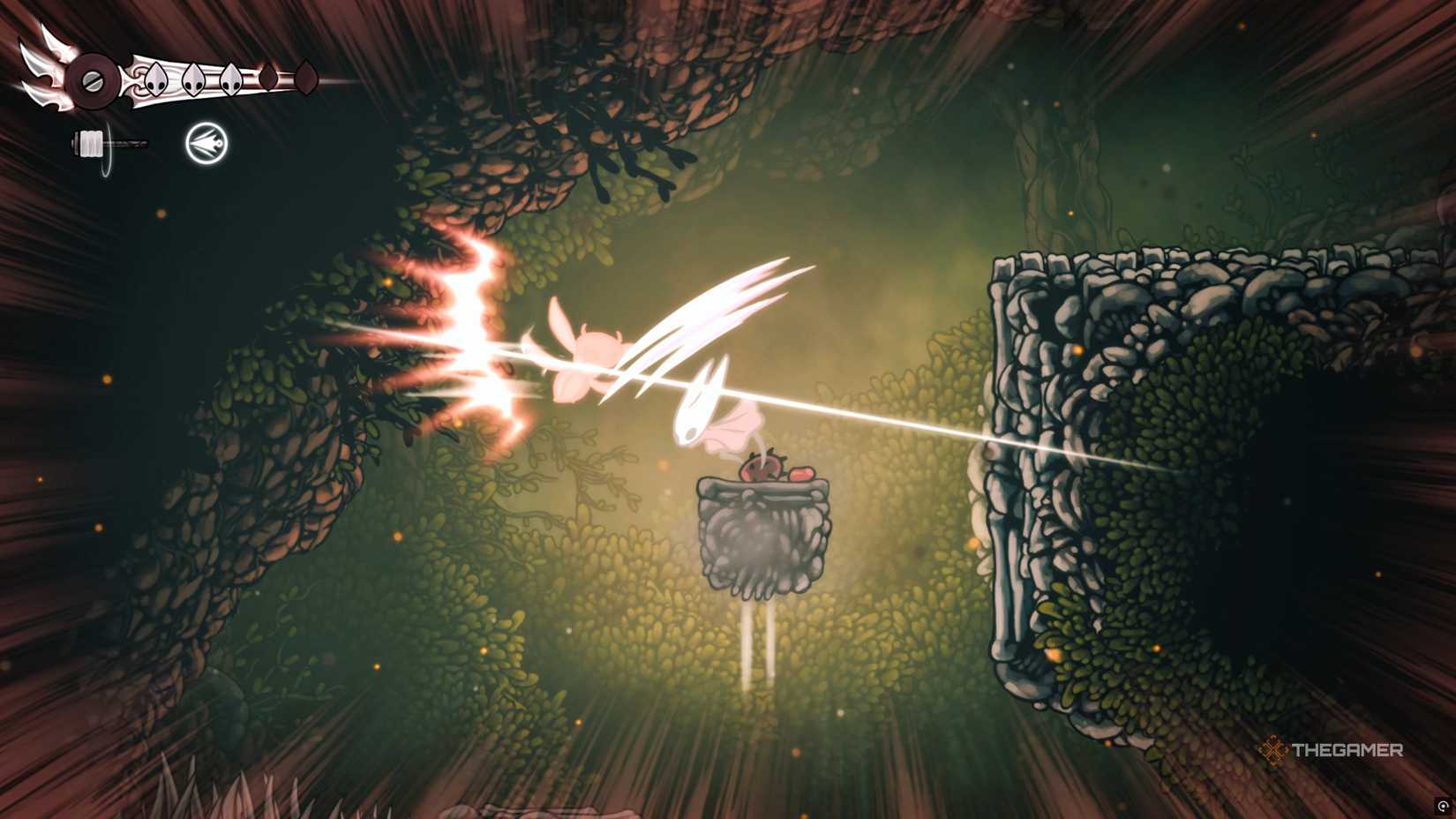Click the small camera icon in bottom-right corner
This screenshot has width=1456, height=819.
coord(1443,806)
